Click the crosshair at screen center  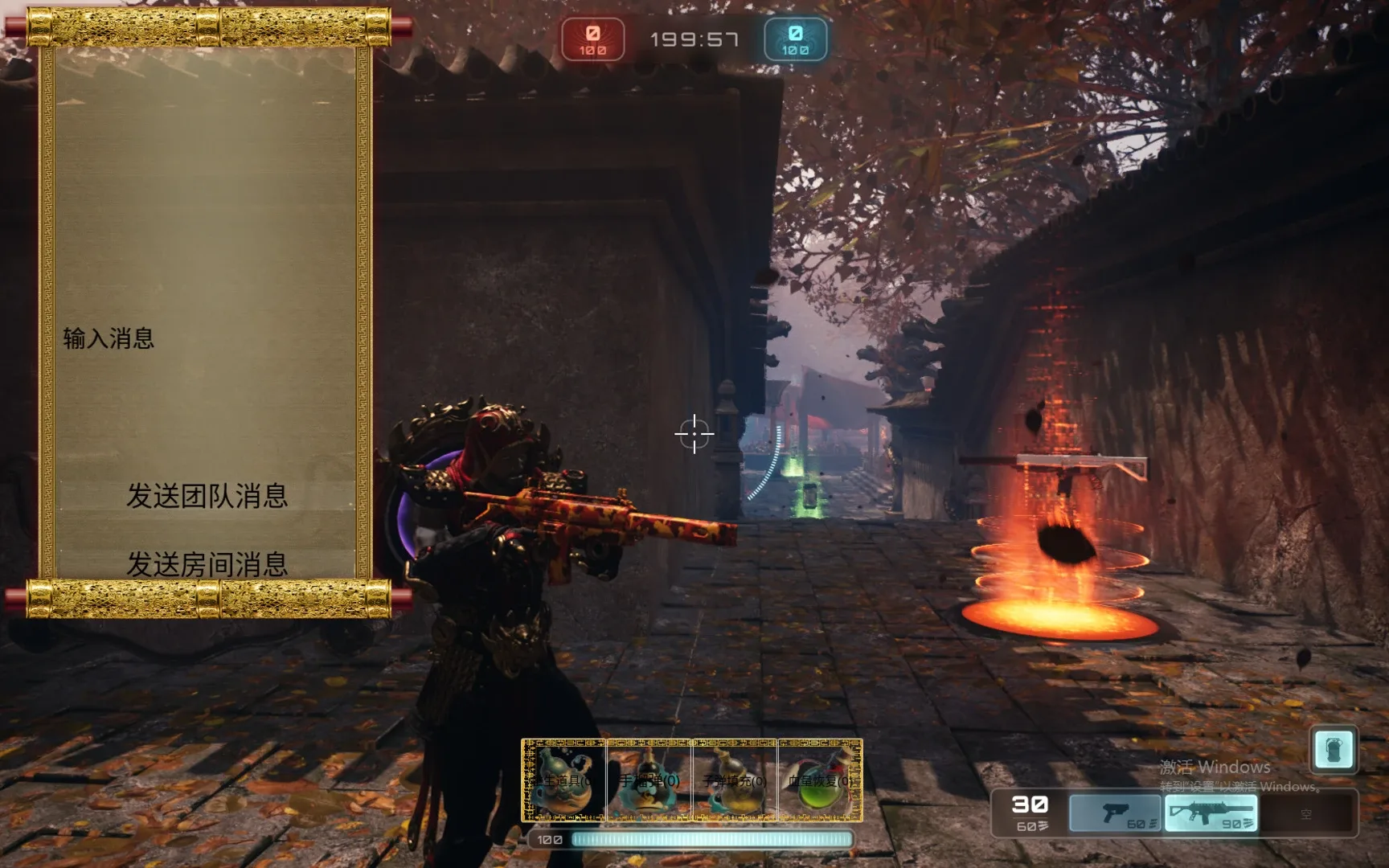coord(693,434)
